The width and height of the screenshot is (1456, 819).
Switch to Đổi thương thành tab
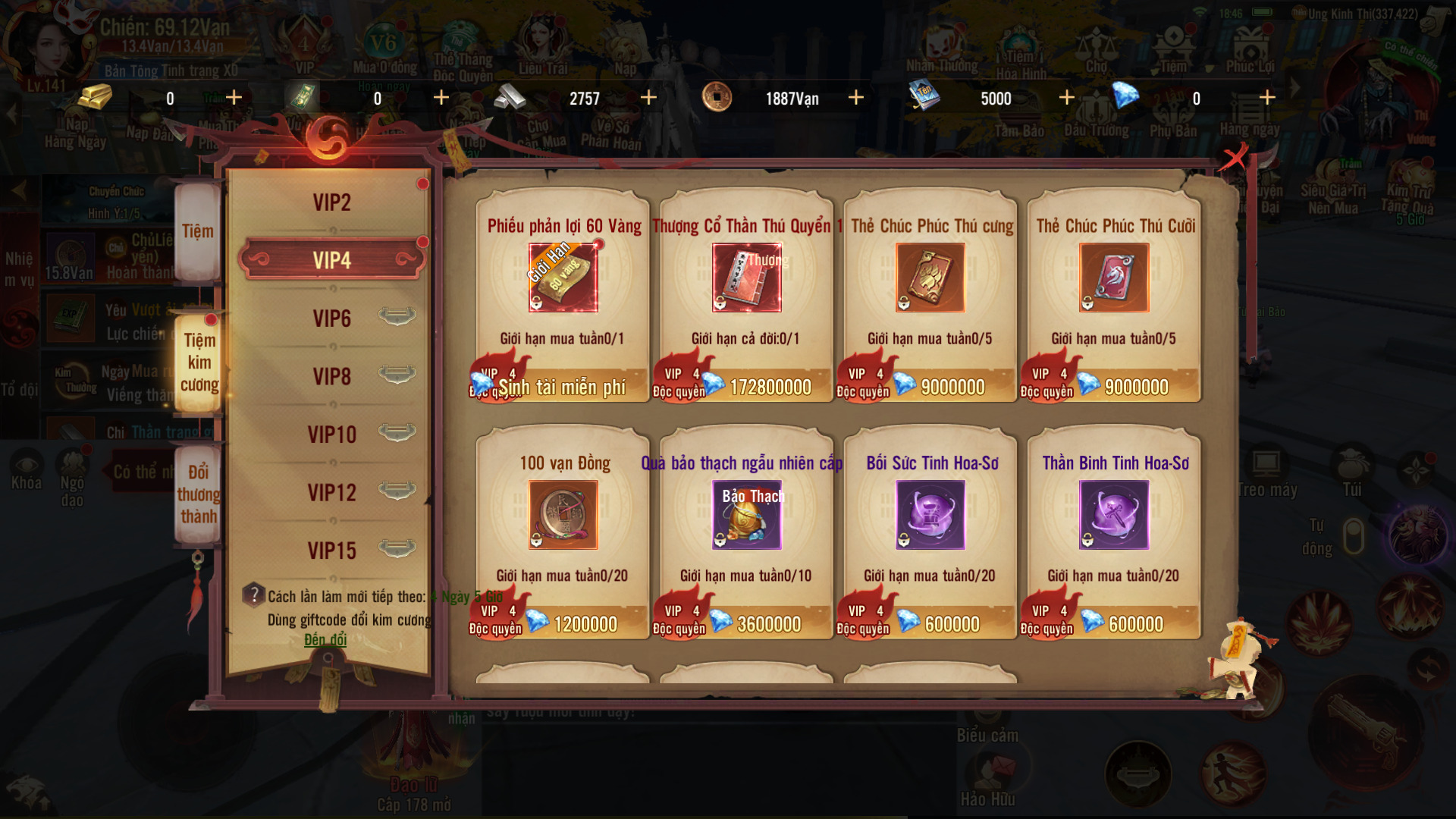[x=199, y=494]
